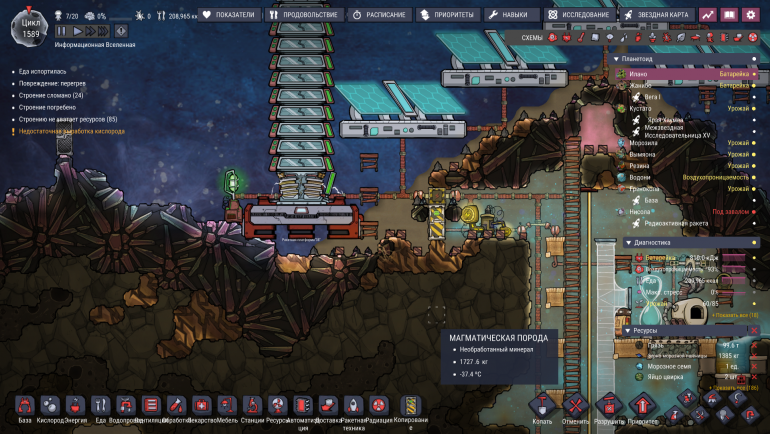Open the Кислород build category

50,408
